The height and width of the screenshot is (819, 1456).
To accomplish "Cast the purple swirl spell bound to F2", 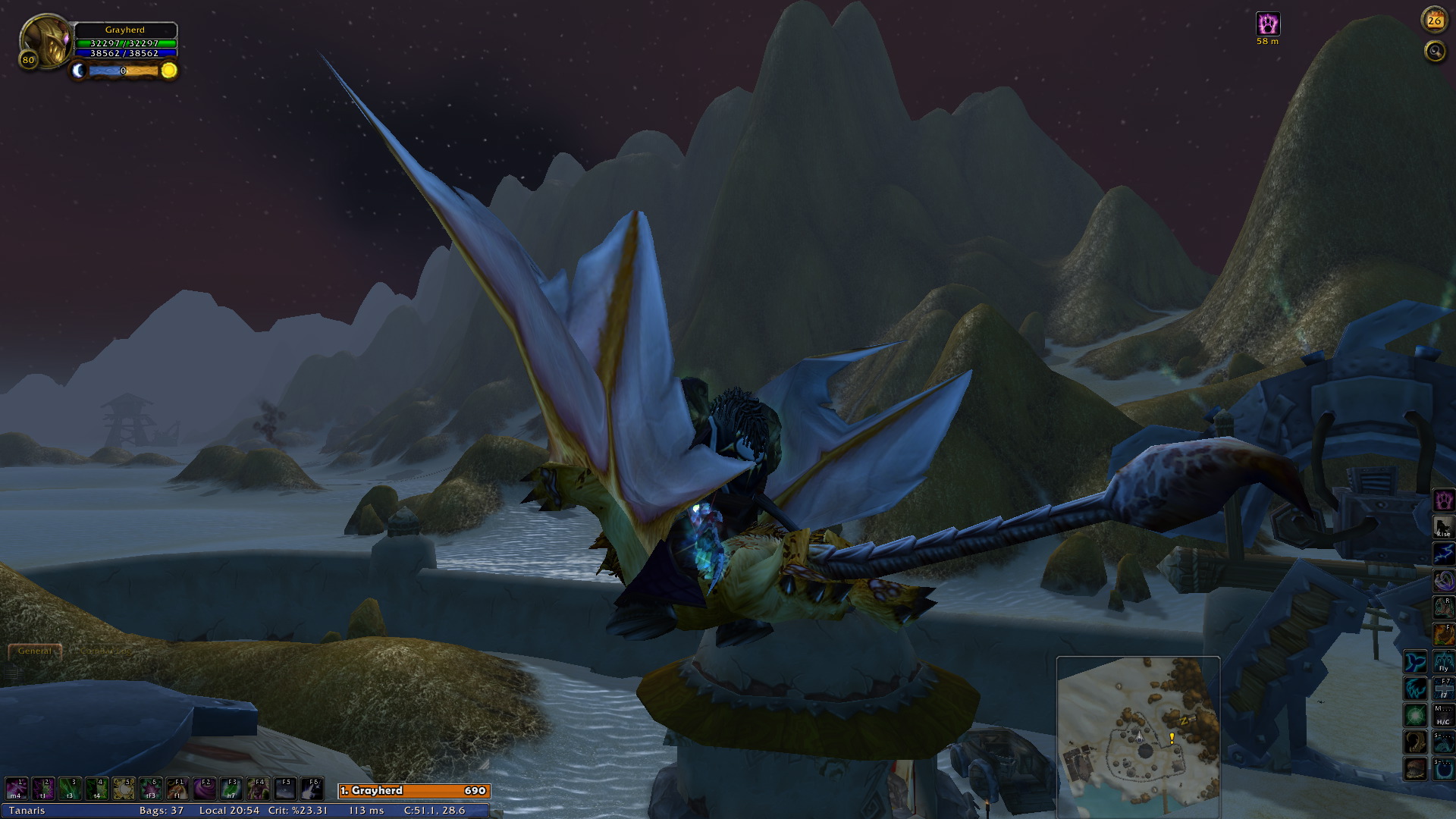I will (205, 789).
